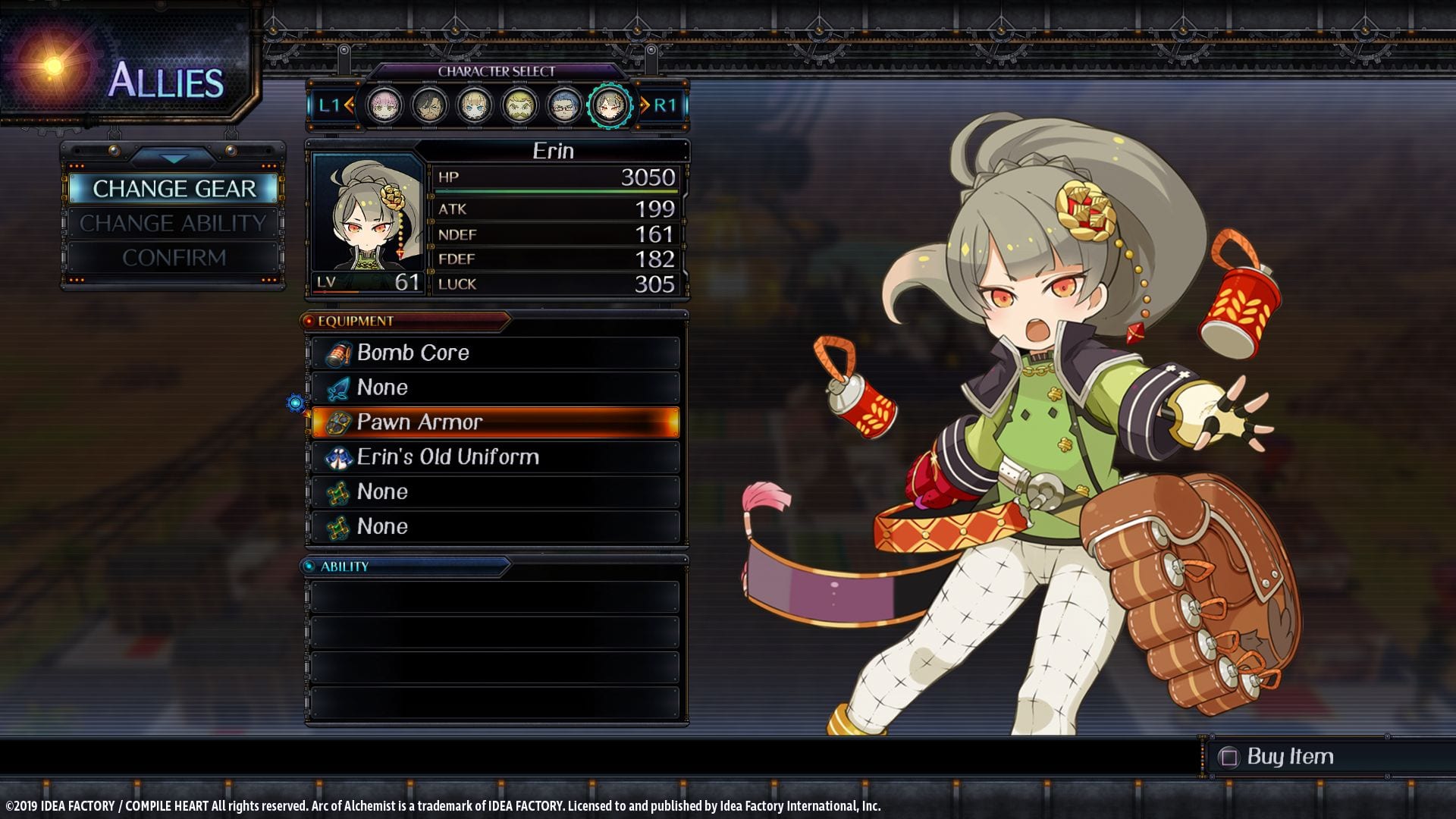Choose Erin's Old Uniform equipment slot
The image size is (1456, 819).
pyautogui.click(x=495, y=457)
